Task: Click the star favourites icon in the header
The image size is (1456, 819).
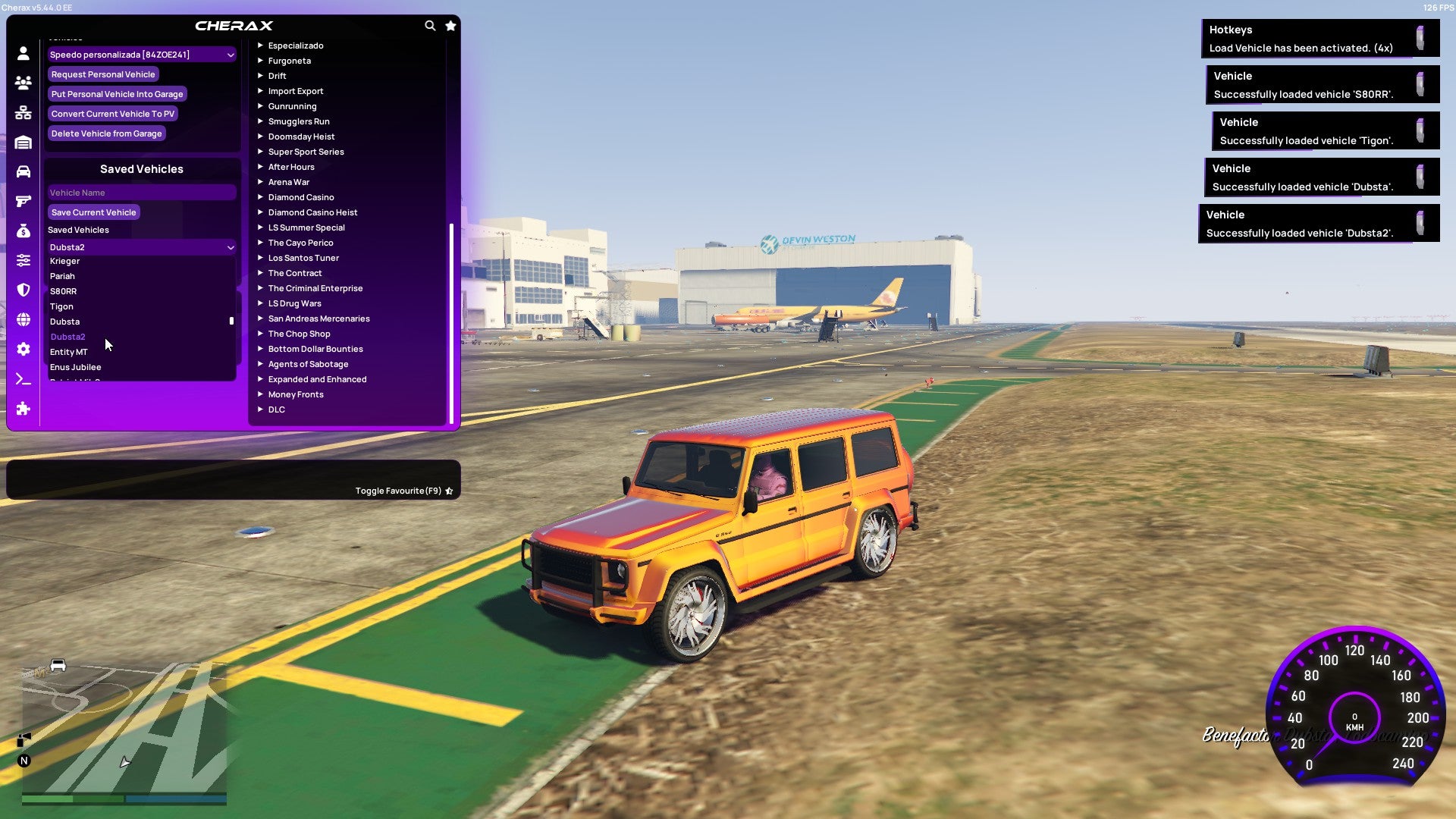Action: coord(450,25)
